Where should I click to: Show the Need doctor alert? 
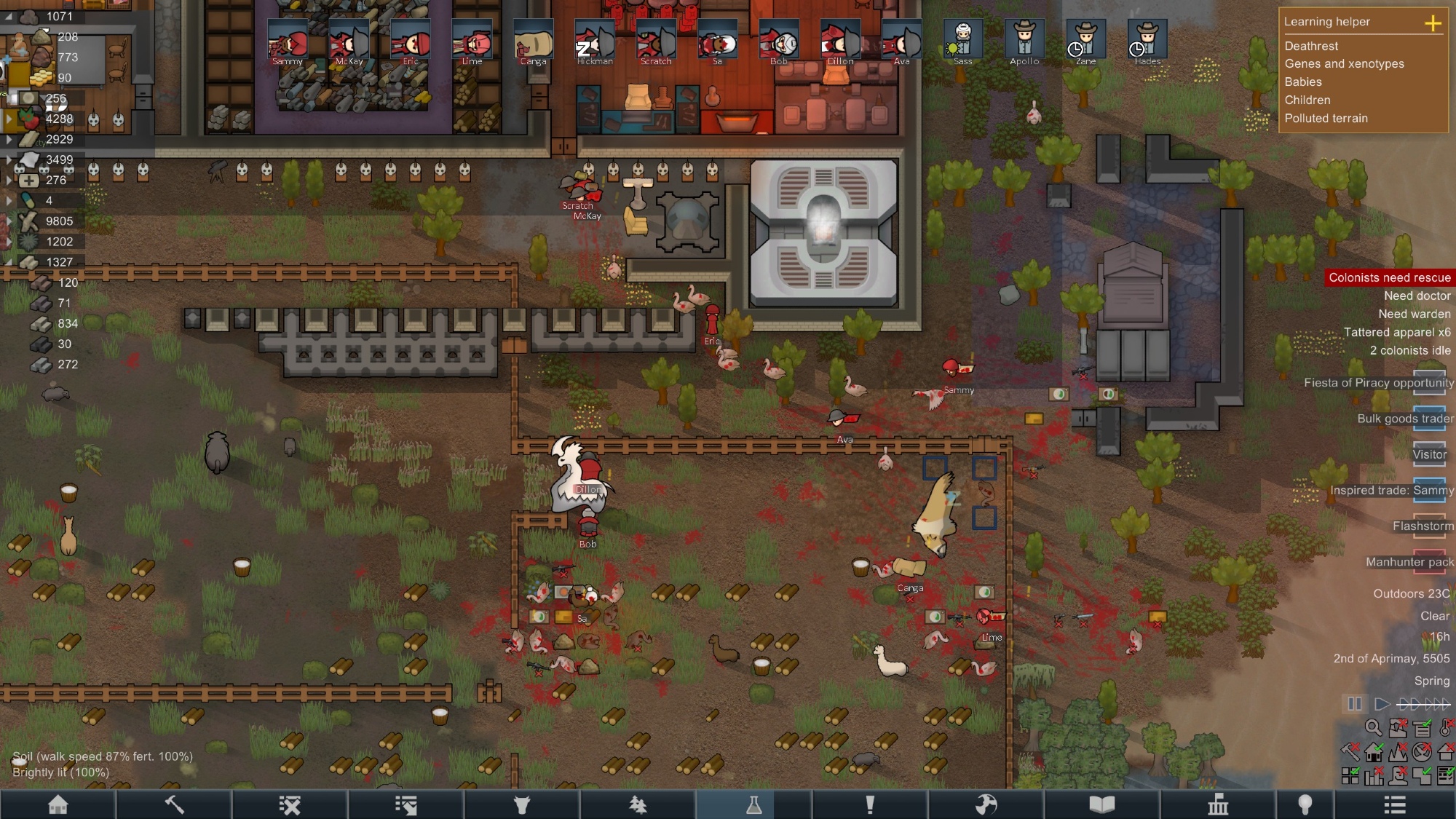coord(1417,296)
